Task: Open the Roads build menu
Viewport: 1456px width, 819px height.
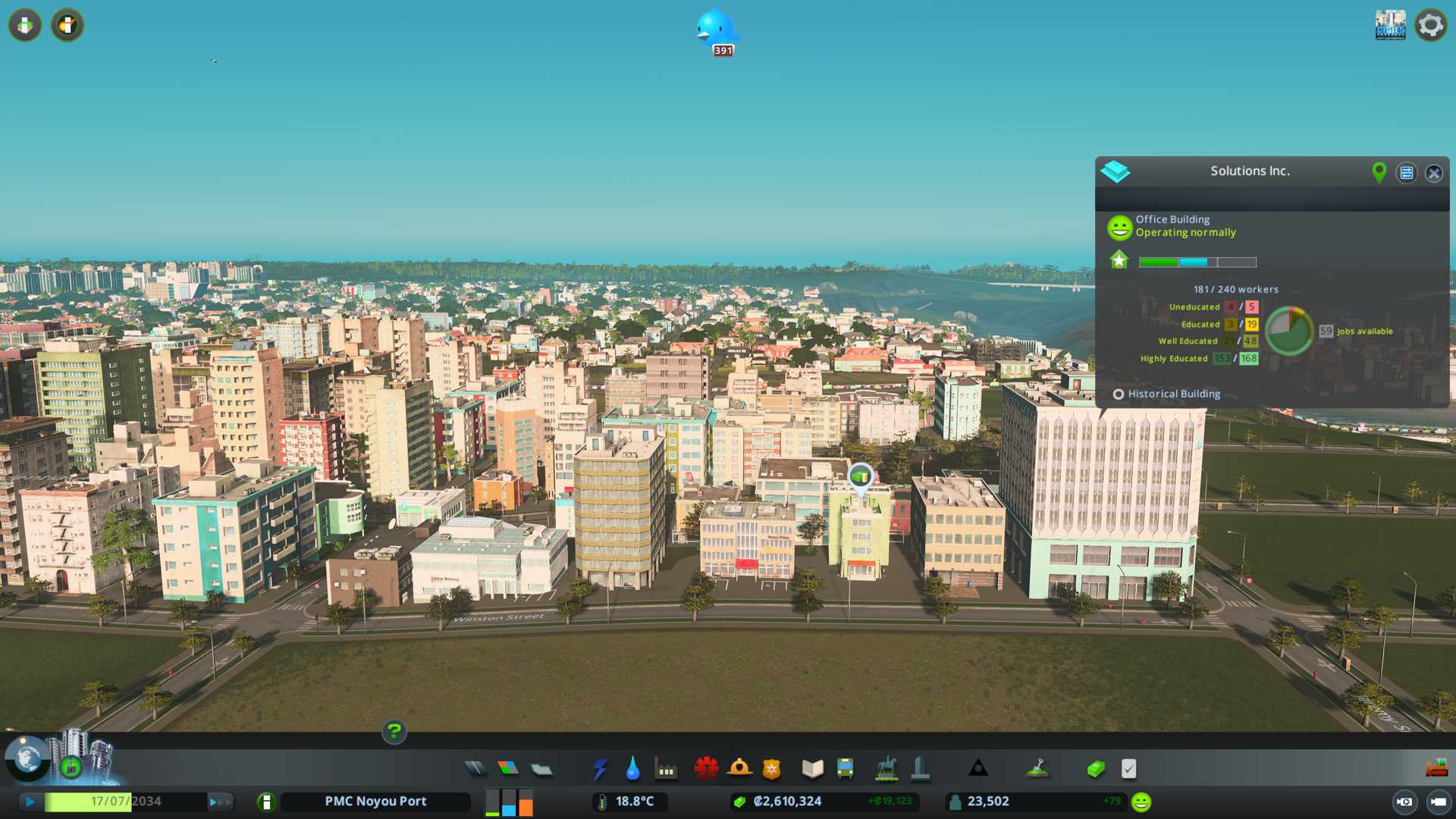Action: click(x=475, y=769)
